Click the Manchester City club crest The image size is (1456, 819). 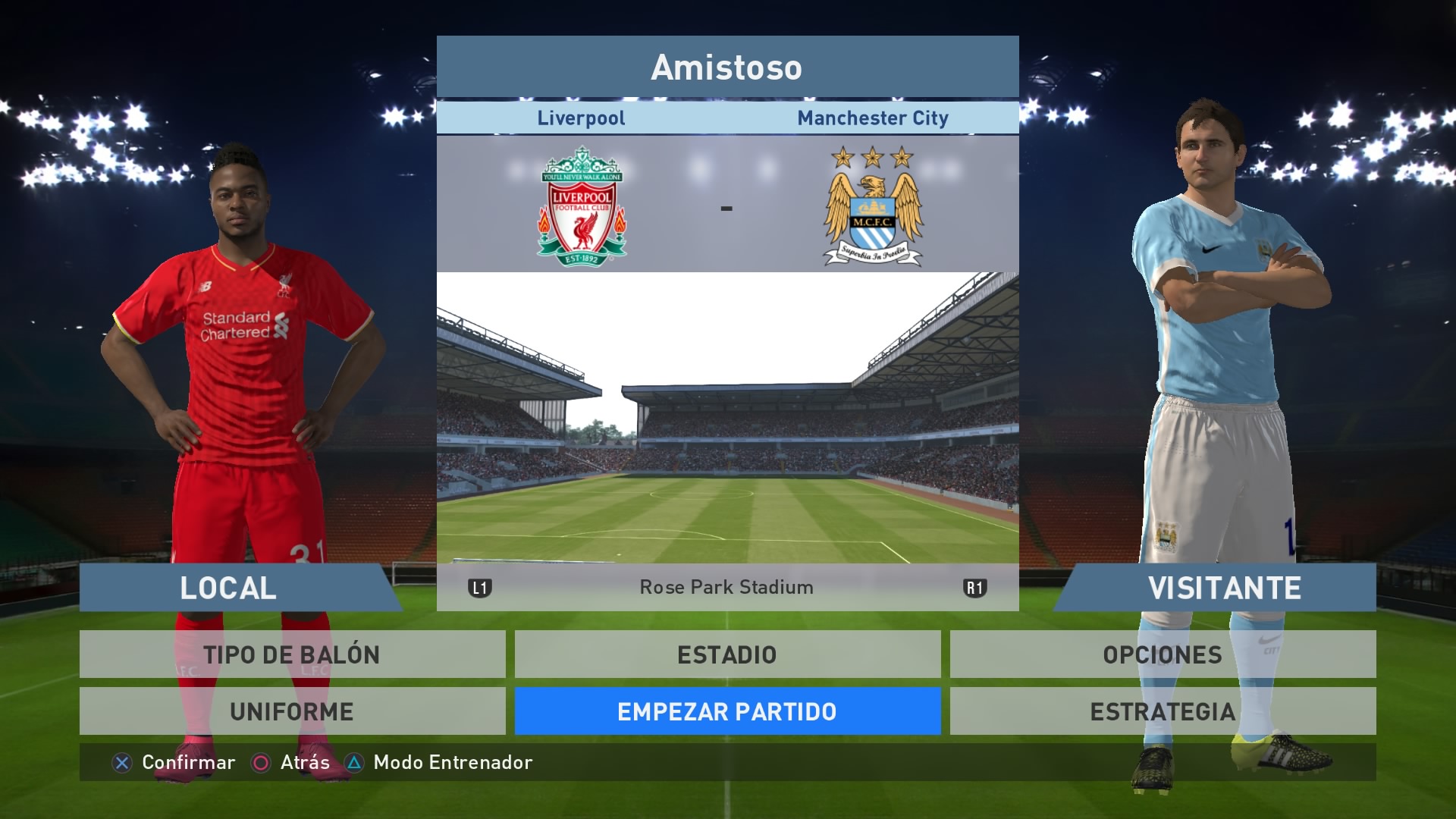(873, 206)
